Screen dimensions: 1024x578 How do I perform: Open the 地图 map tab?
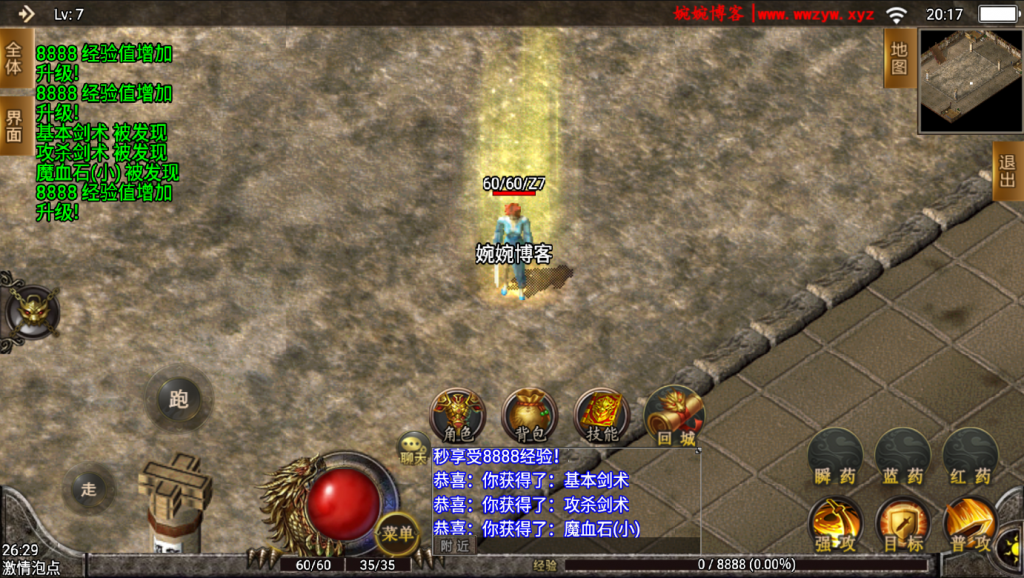899,58
